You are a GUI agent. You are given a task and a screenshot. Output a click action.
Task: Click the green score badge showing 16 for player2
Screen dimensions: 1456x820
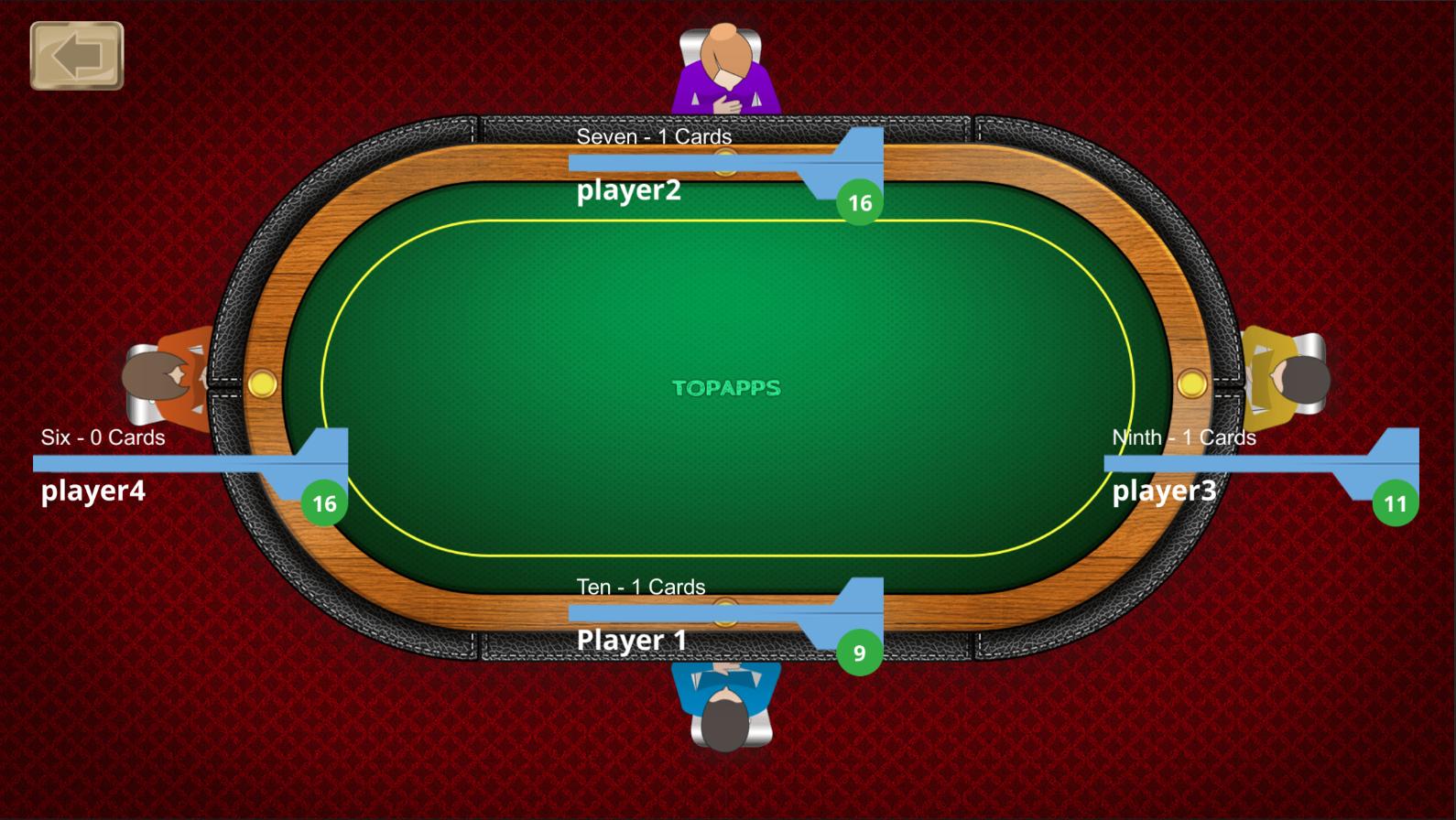click(859, 202)
